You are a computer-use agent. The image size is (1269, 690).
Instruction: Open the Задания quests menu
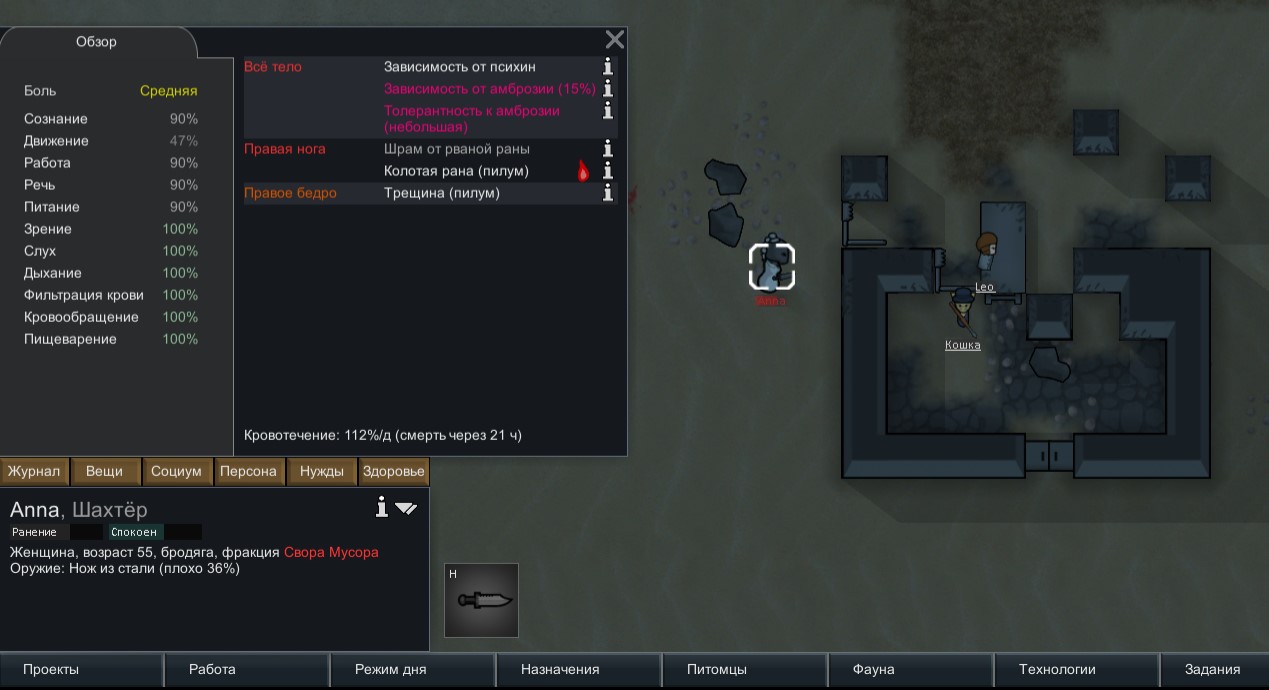click(x=1212, y=670)
